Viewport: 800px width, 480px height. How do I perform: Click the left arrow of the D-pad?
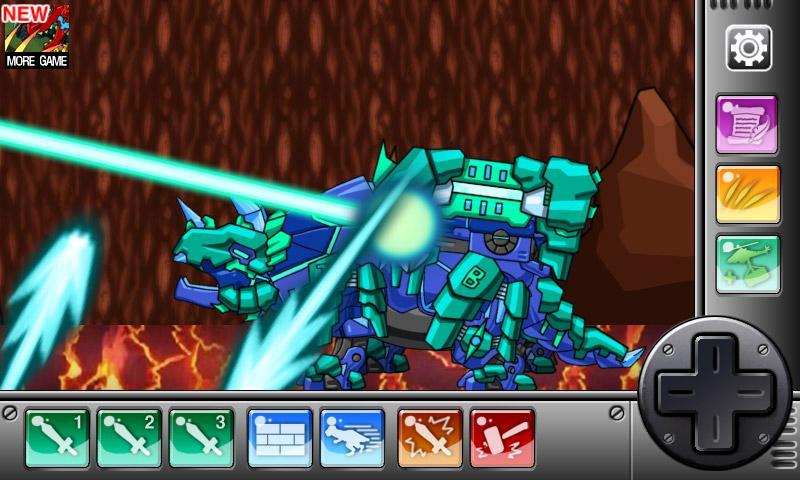point(679,390)
